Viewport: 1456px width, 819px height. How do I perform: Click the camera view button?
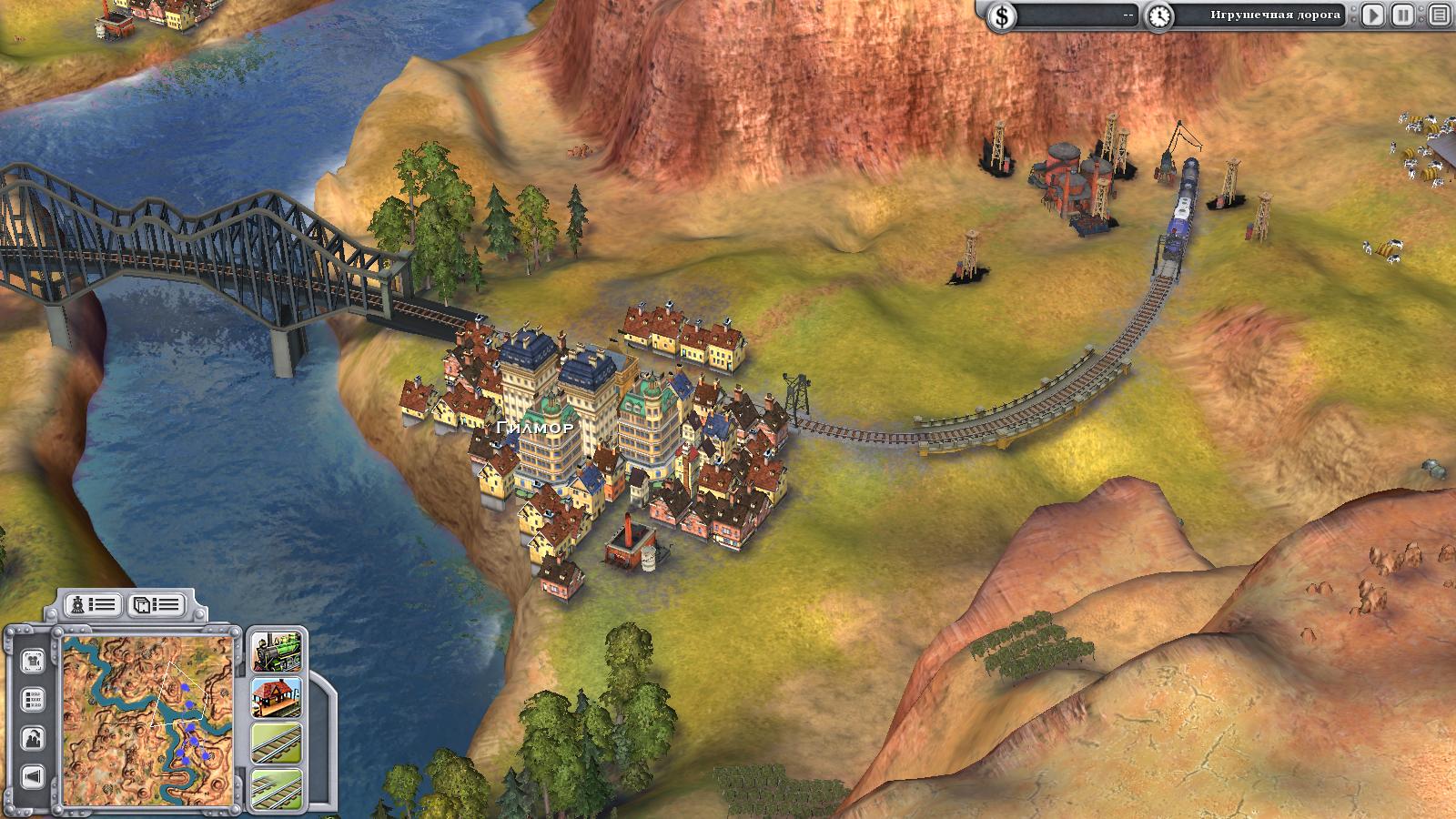(33, 660)
